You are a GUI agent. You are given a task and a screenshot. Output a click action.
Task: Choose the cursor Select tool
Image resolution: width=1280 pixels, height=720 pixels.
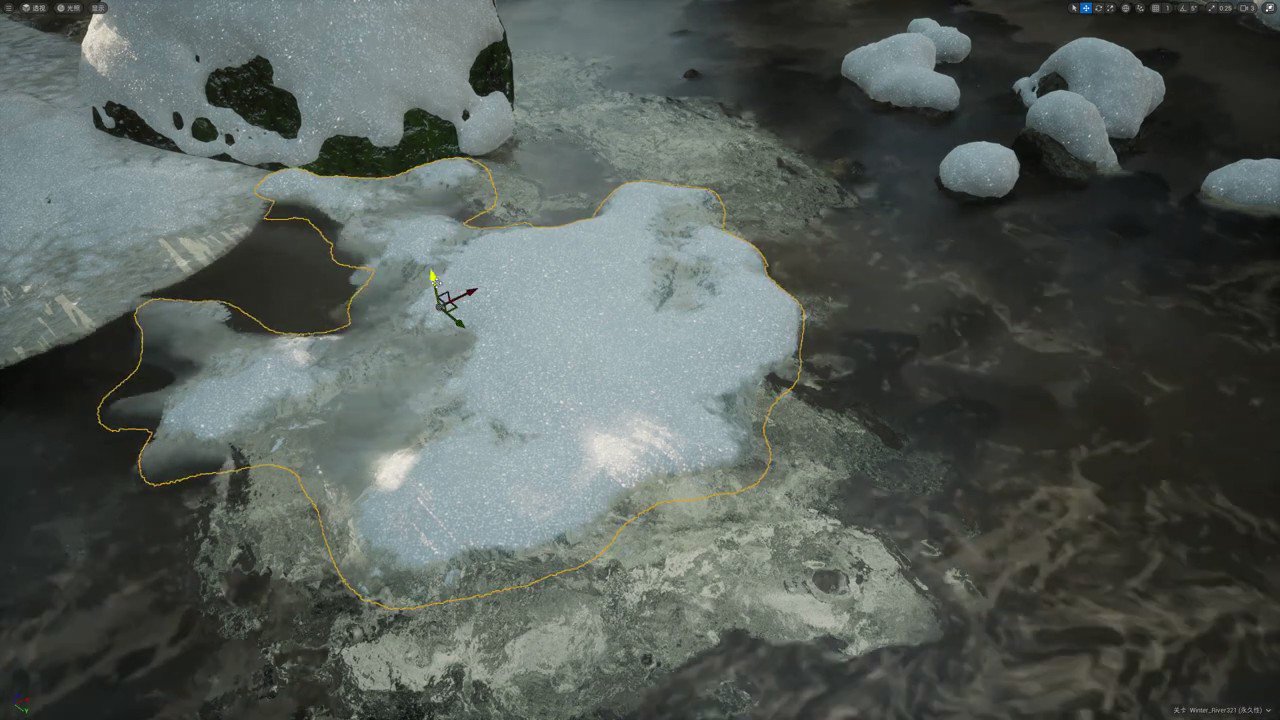click(x=1075, y=8)
